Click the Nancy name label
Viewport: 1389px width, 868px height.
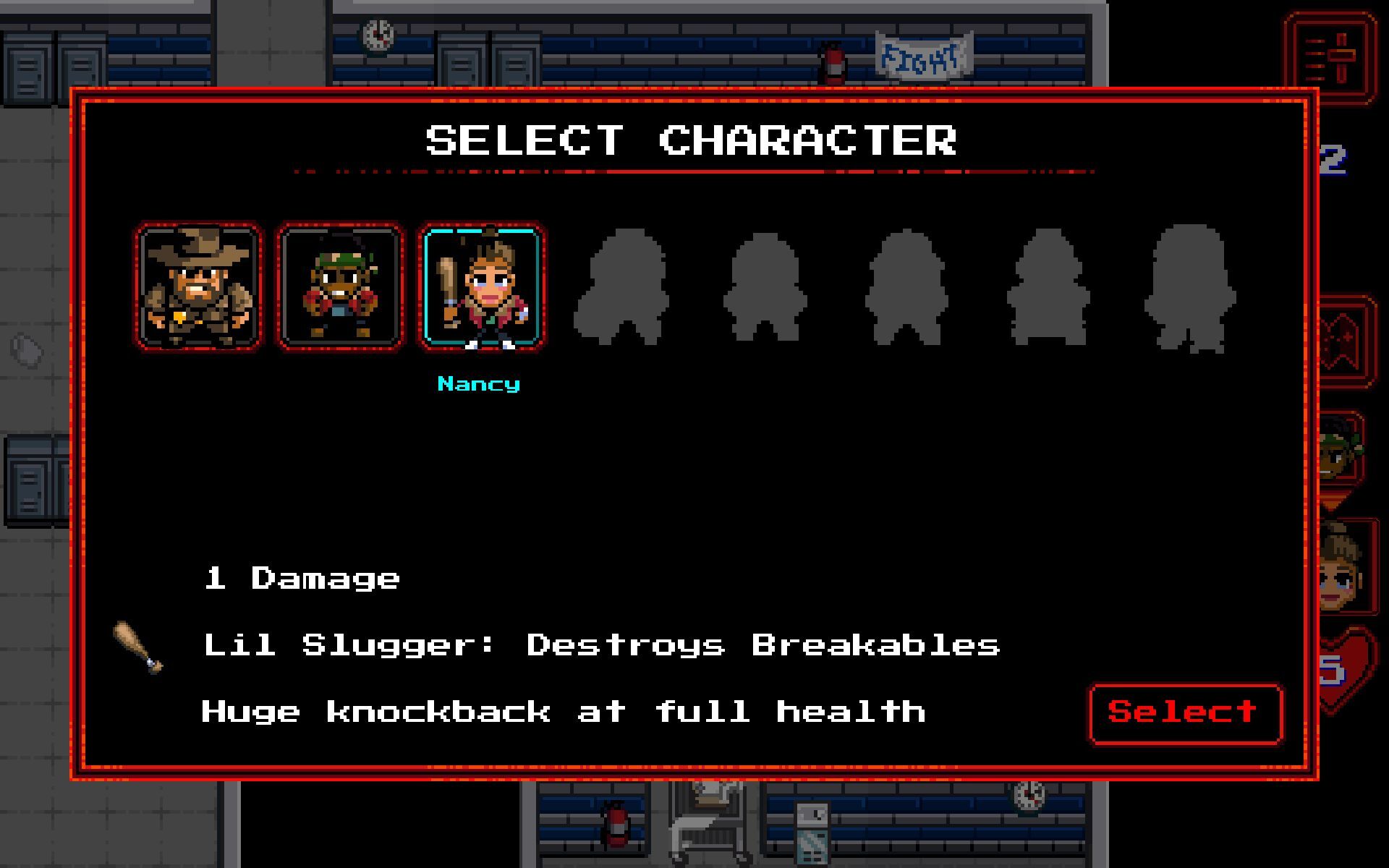pos(480,384)
